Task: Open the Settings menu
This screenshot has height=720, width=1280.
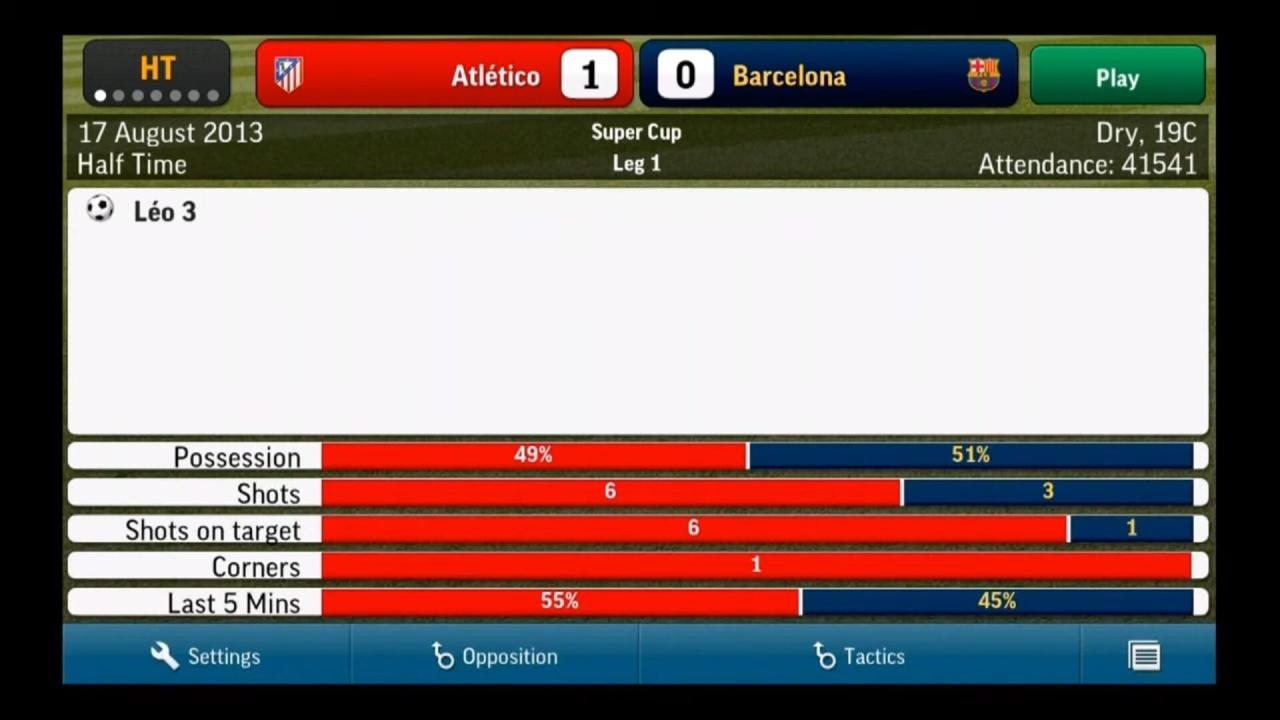Action: [x=206, y=656]
